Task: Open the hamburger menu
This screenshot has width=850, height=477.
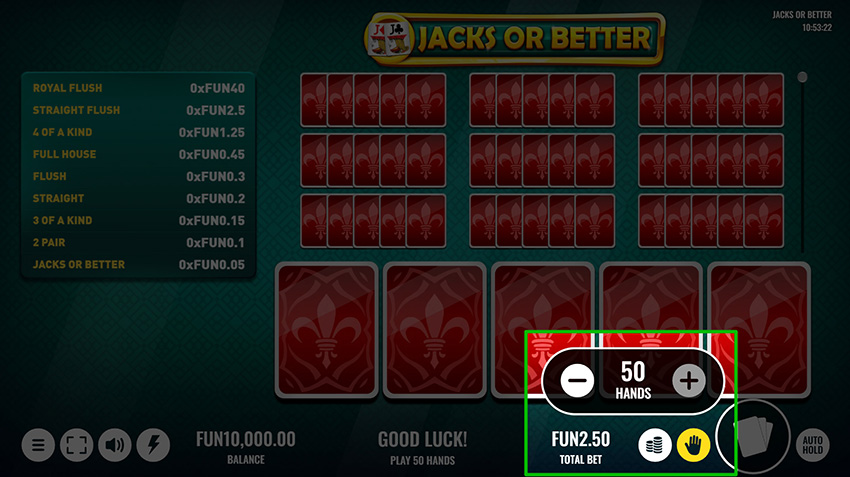Action: (38, 445)
